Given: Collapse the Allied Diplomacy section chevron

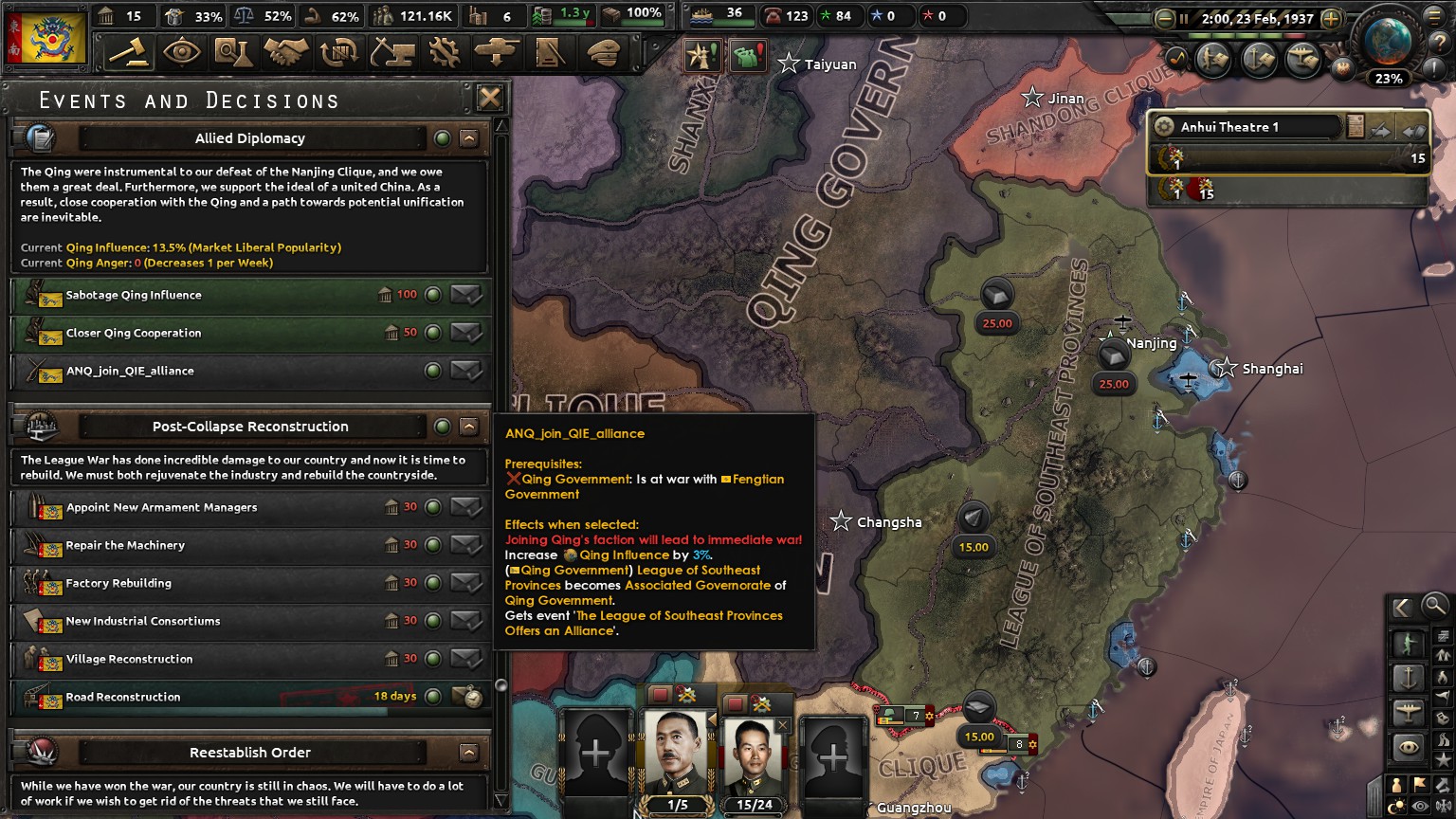Looking at the screenshot, I should pyautogui.click(x=469, y=138).
